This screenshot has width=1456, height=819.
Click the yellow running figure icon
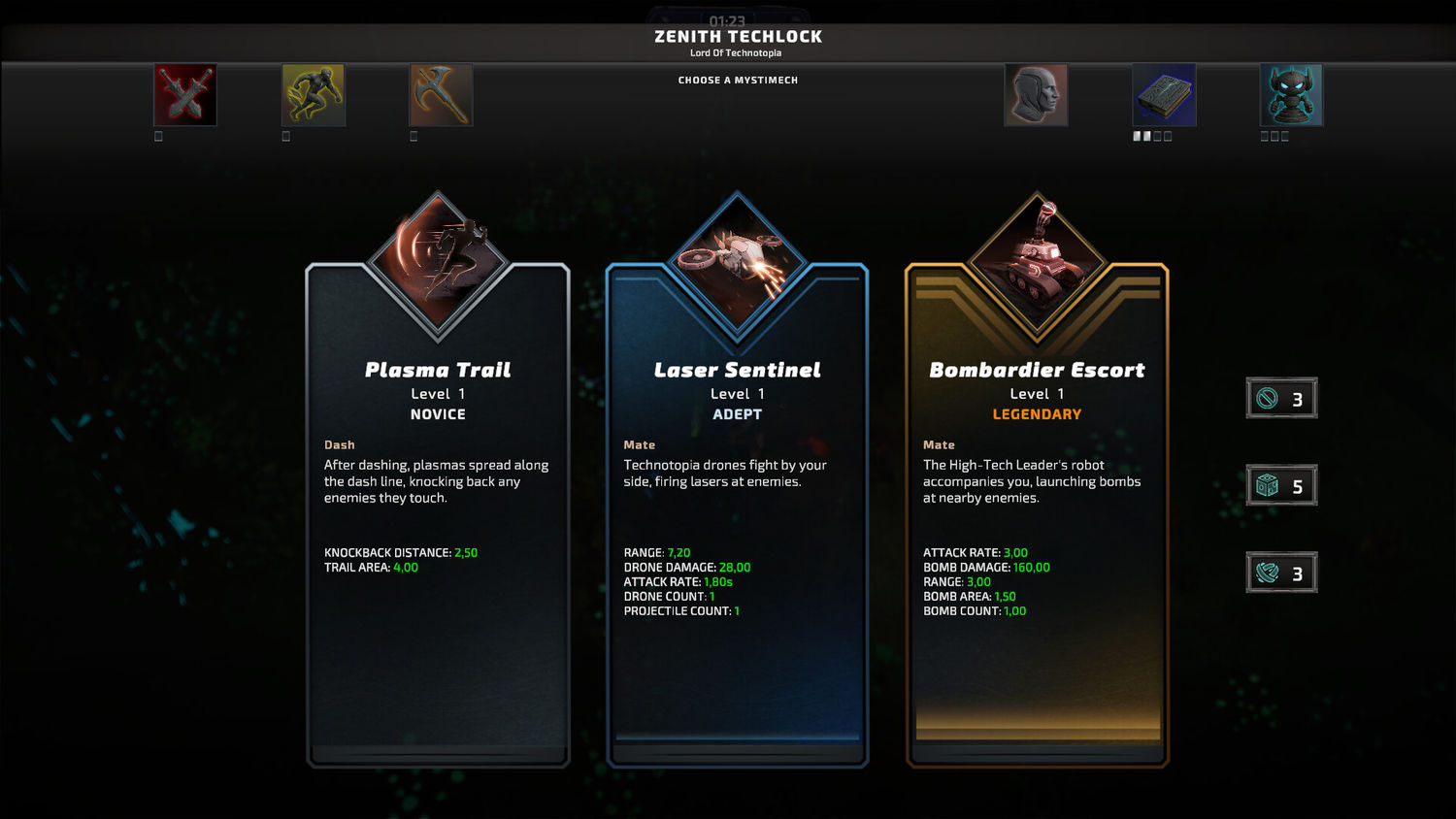tap(313, 95)
